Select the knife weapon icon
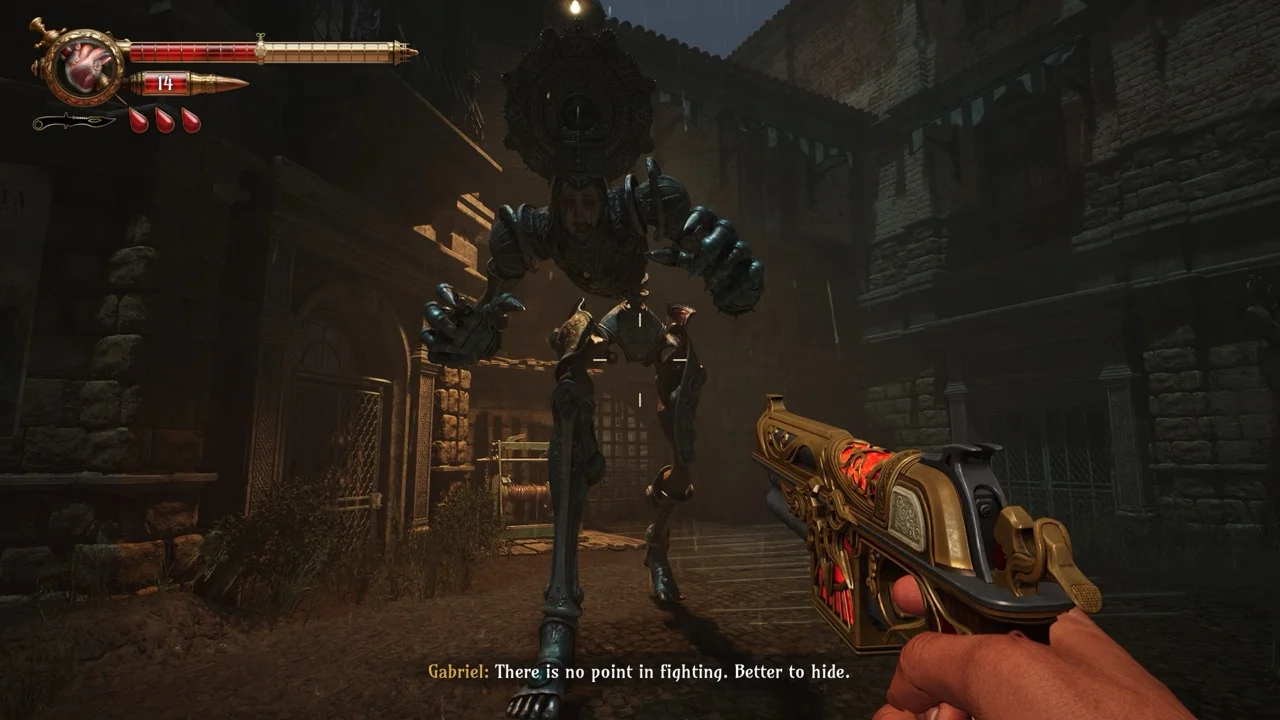 (x=73, y=123)
